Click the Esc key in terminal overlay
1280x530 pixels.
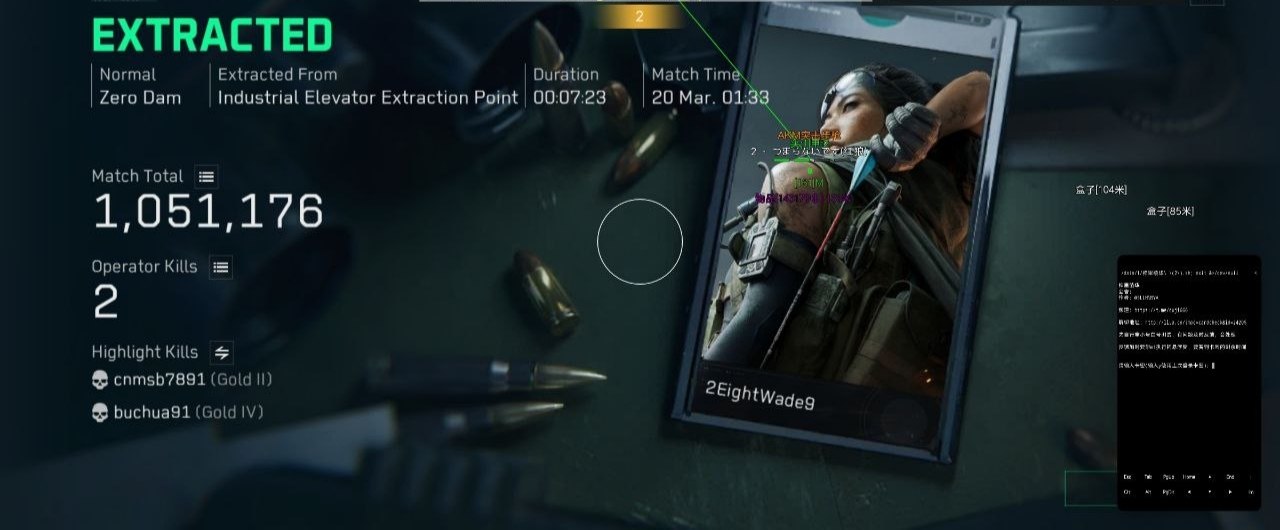click(1128, 477)
